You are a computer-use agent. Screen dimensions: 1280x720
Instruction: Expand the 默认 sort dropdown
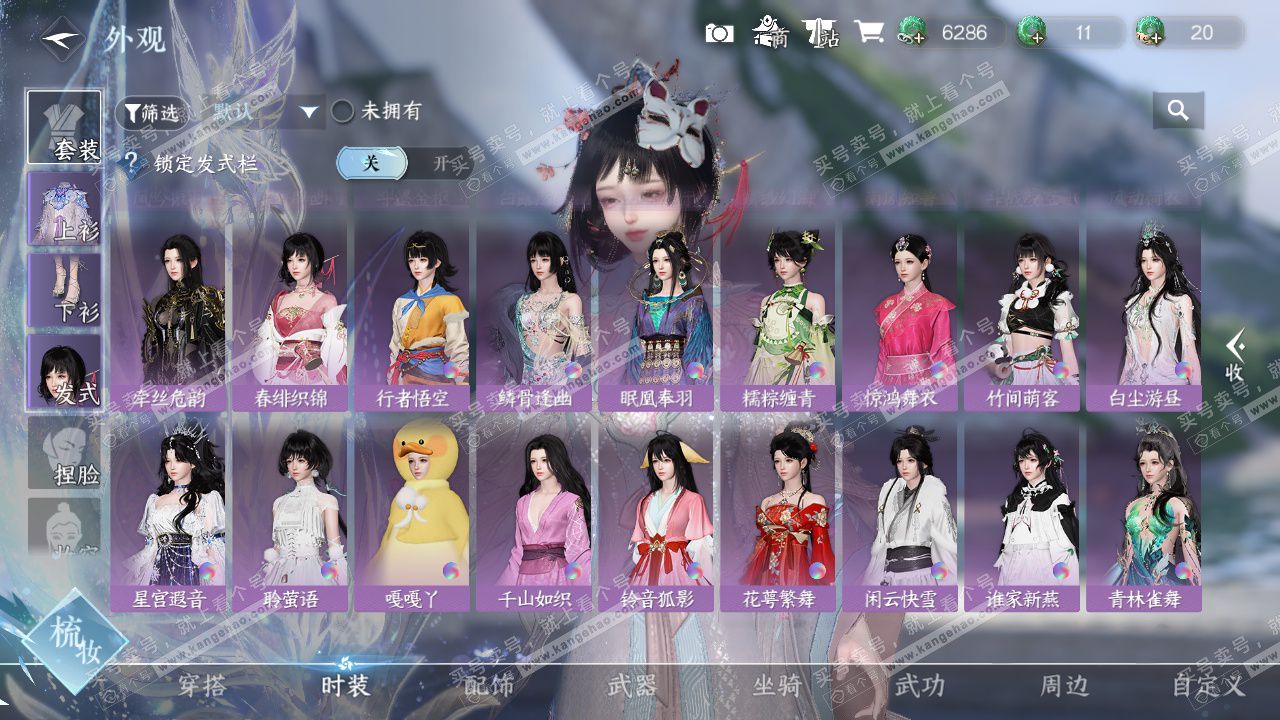pos(309,112)
